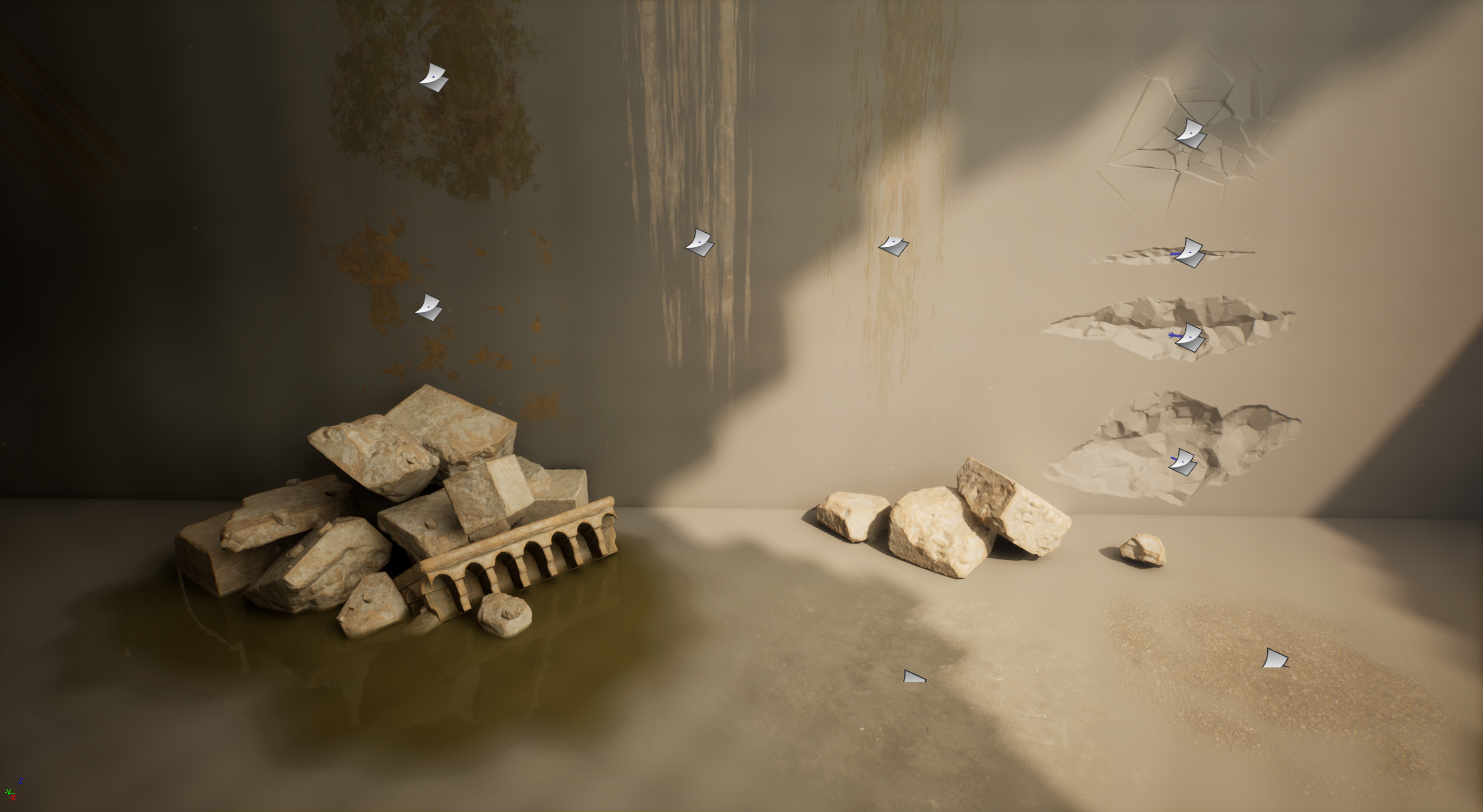Choose the decal icon on the dark floor stain
Screen dimensions: 1483x812
click(x=913, y=677)
